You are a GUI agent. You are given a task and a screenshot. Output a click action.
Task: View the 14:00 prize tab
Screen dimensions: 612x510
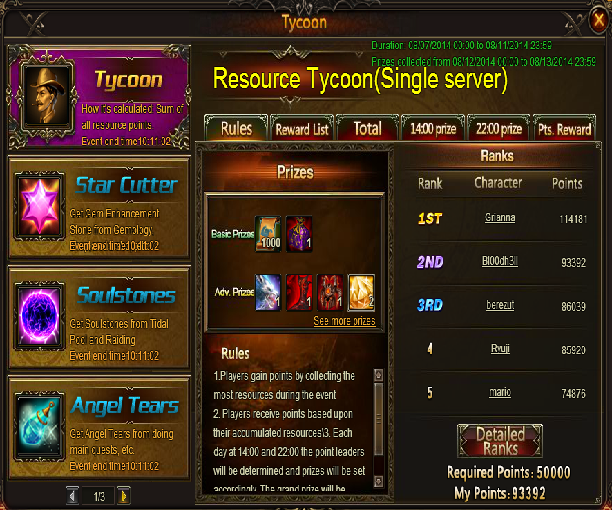[432, 128]
